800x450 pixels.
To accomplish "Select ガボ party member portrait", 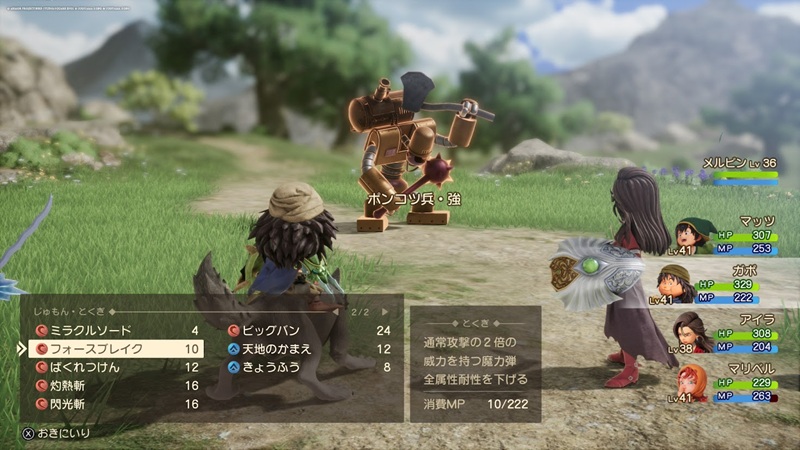I will [677, 285].
